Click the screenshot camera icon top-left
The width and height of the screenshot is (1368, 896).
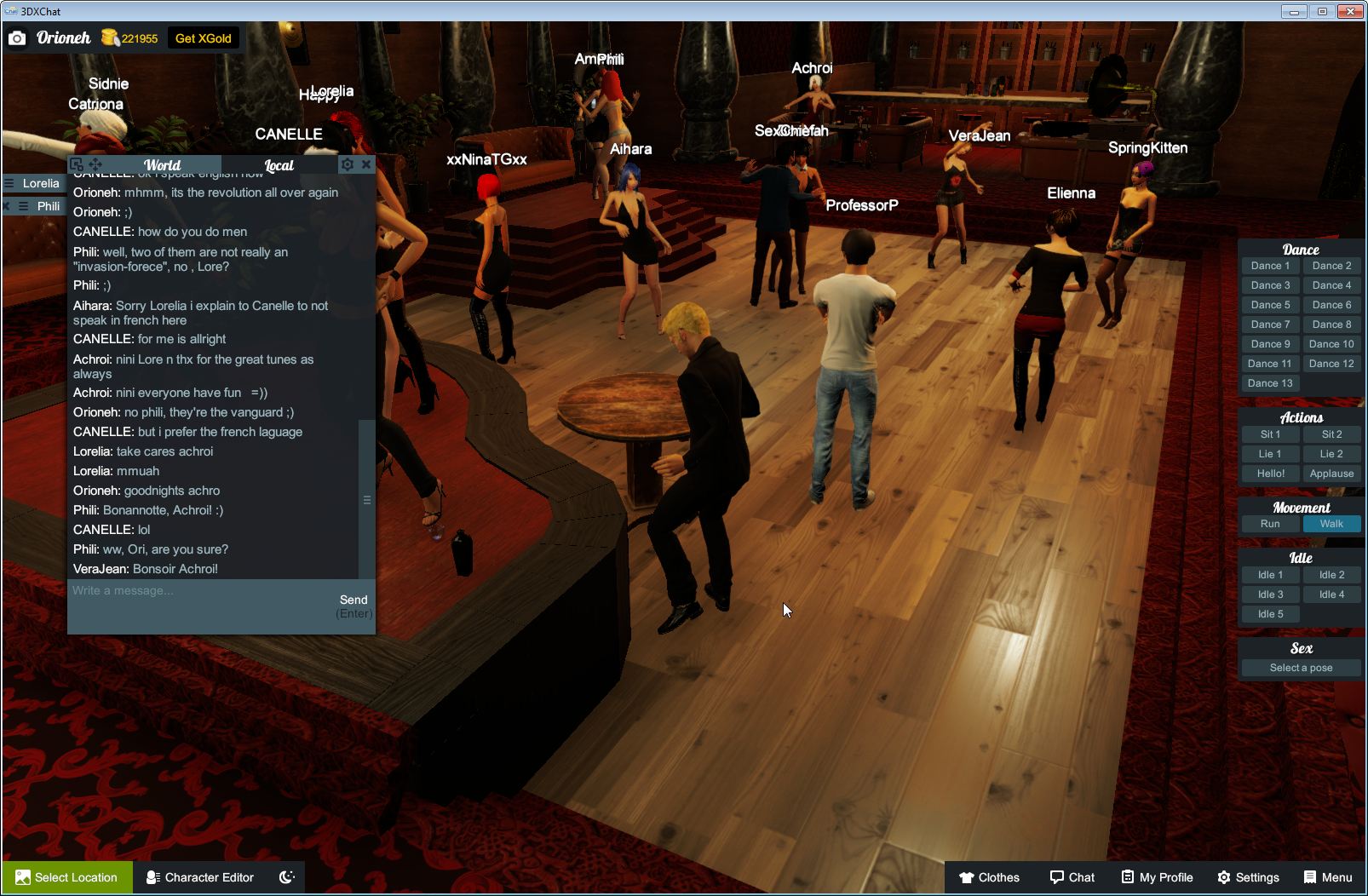[x=17, y=37]
